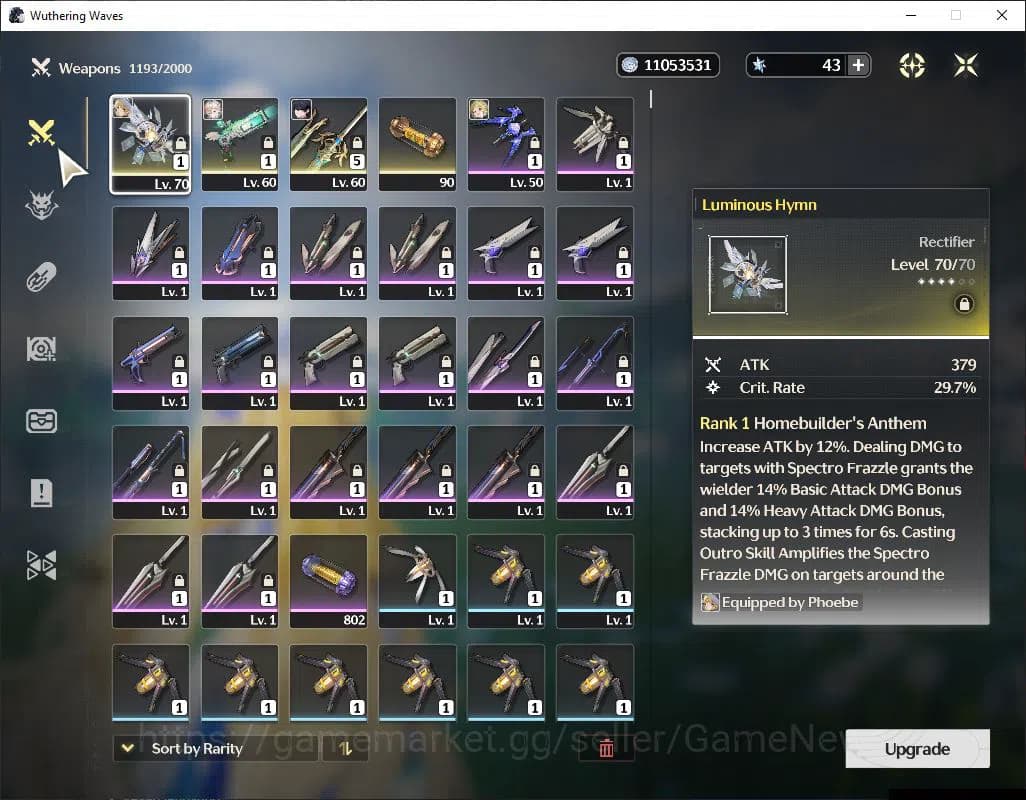Switch to the Weapons crossed-swords tab

tap(41, 132)
